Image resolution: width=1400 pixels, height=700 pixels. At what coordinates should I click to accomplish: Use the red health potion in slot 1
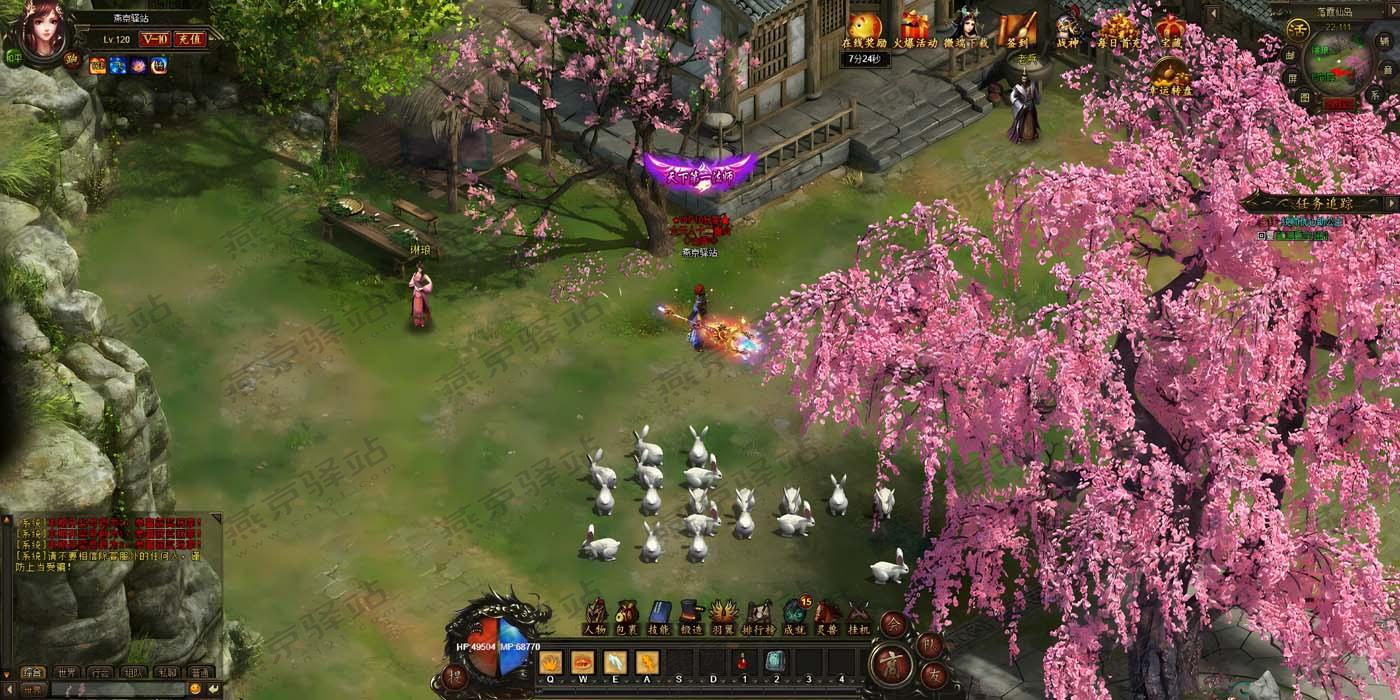[x=743, y=661]
